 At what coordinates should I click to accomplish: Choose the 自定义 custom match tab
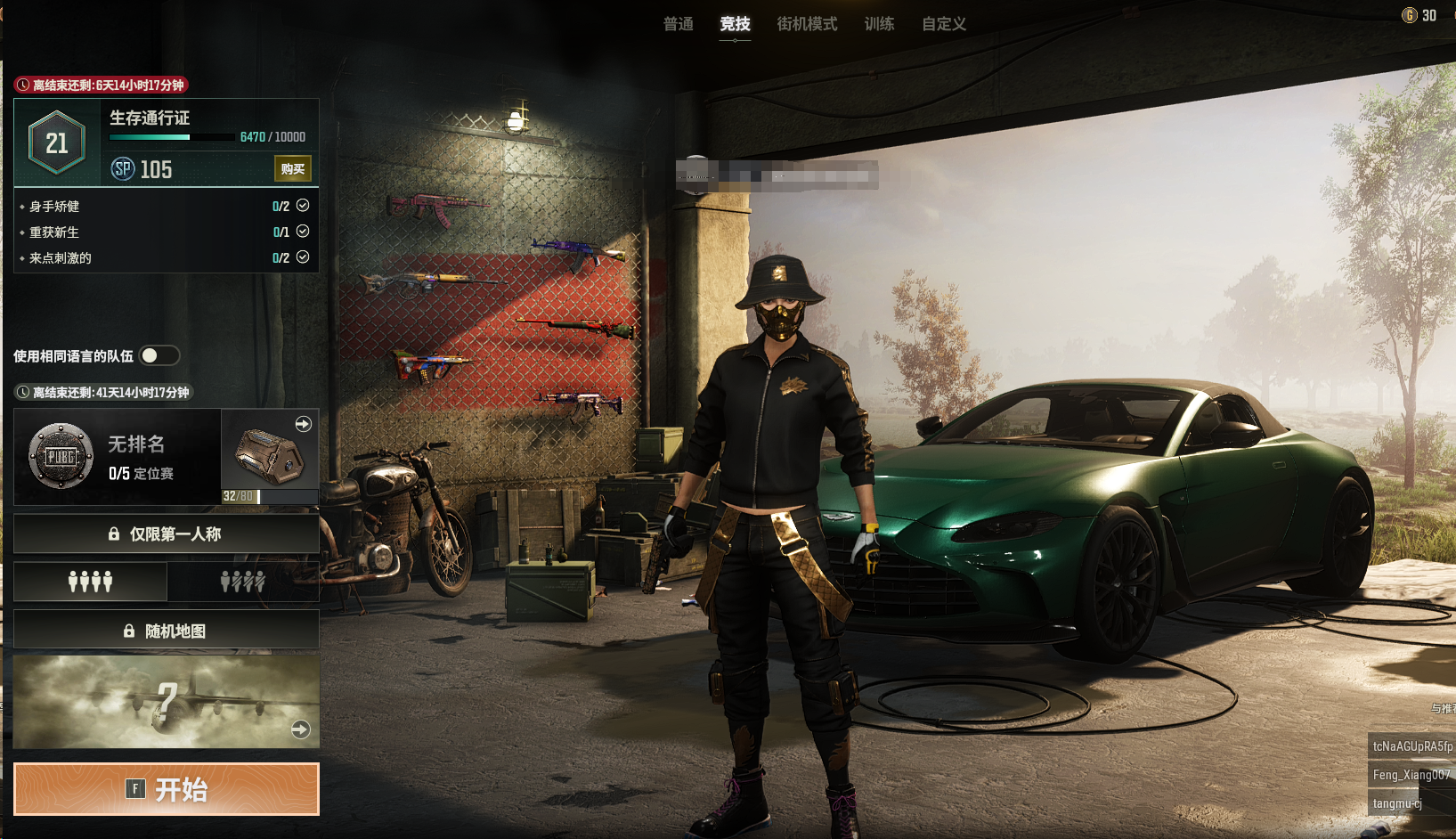pyautogui.click(x=944, y=24)
